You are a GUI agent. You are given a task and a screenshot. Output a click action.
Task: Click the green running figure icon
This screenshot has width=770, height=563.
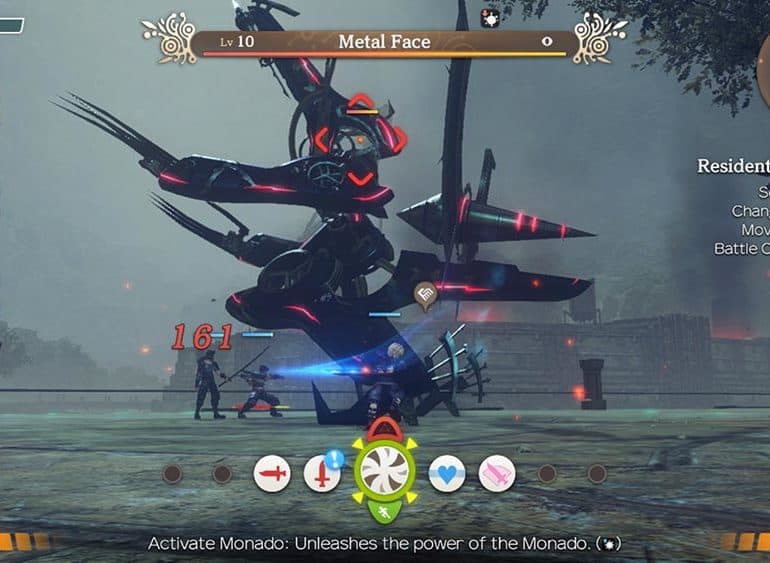(x=384, y=514)
